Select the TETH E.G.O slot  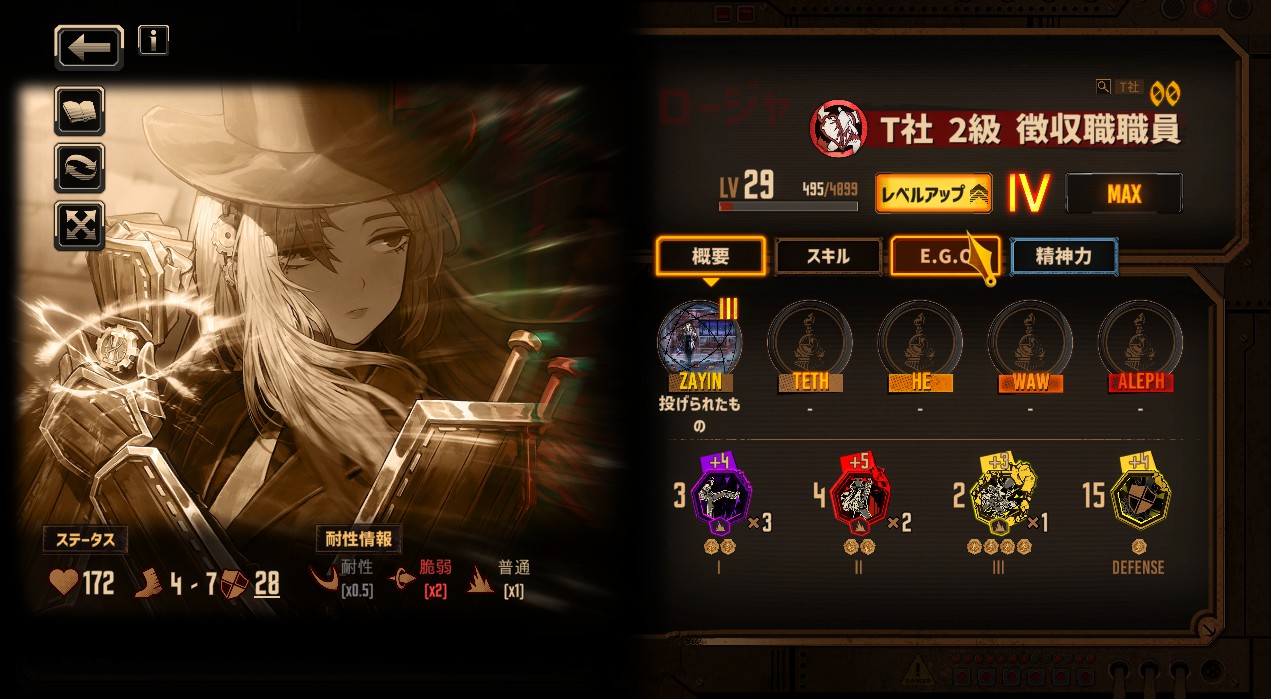pyautogui.click(x=809, y=340)
